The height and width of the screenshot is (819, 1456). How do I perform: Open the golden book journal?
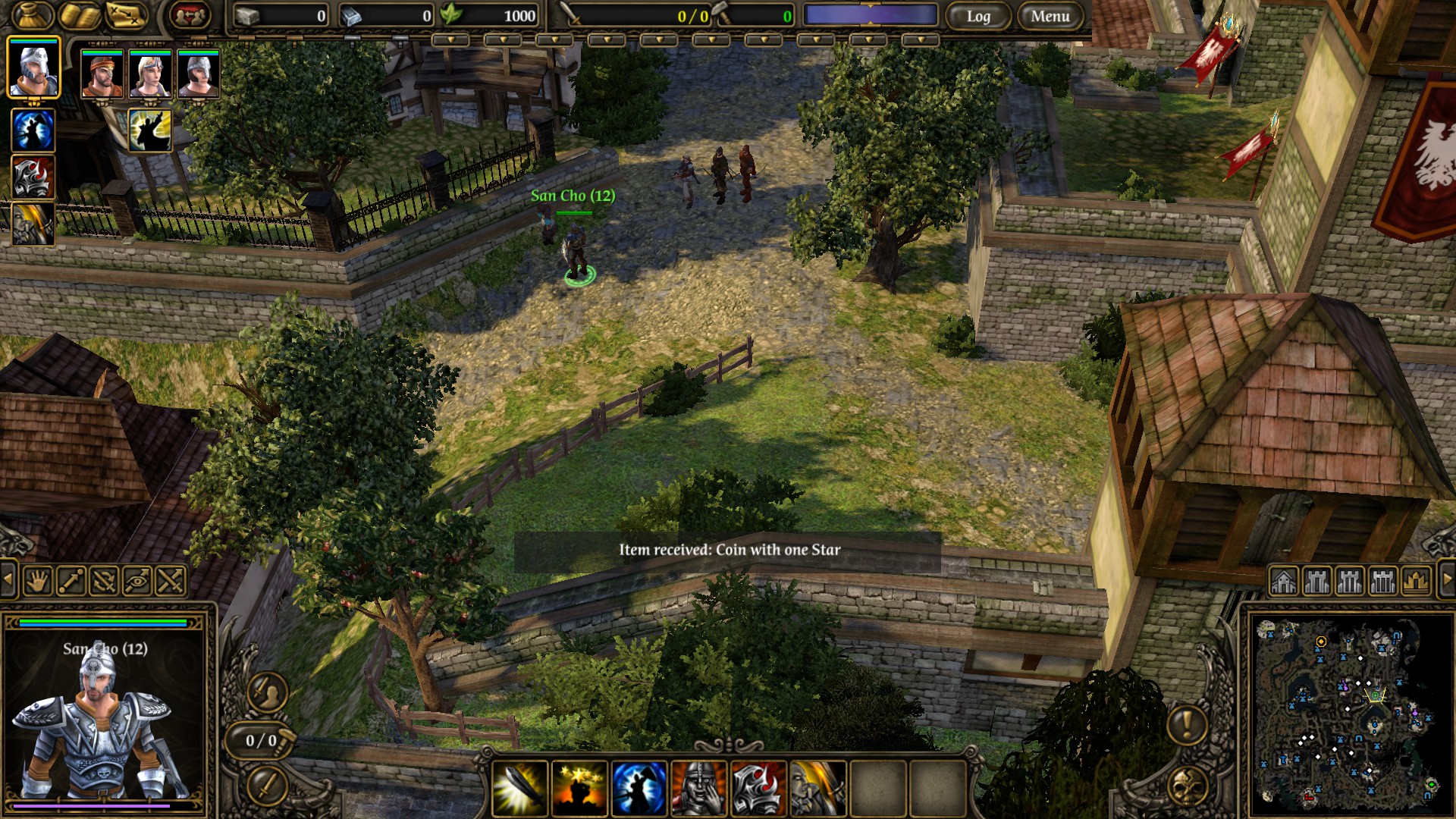click(80, 15)
